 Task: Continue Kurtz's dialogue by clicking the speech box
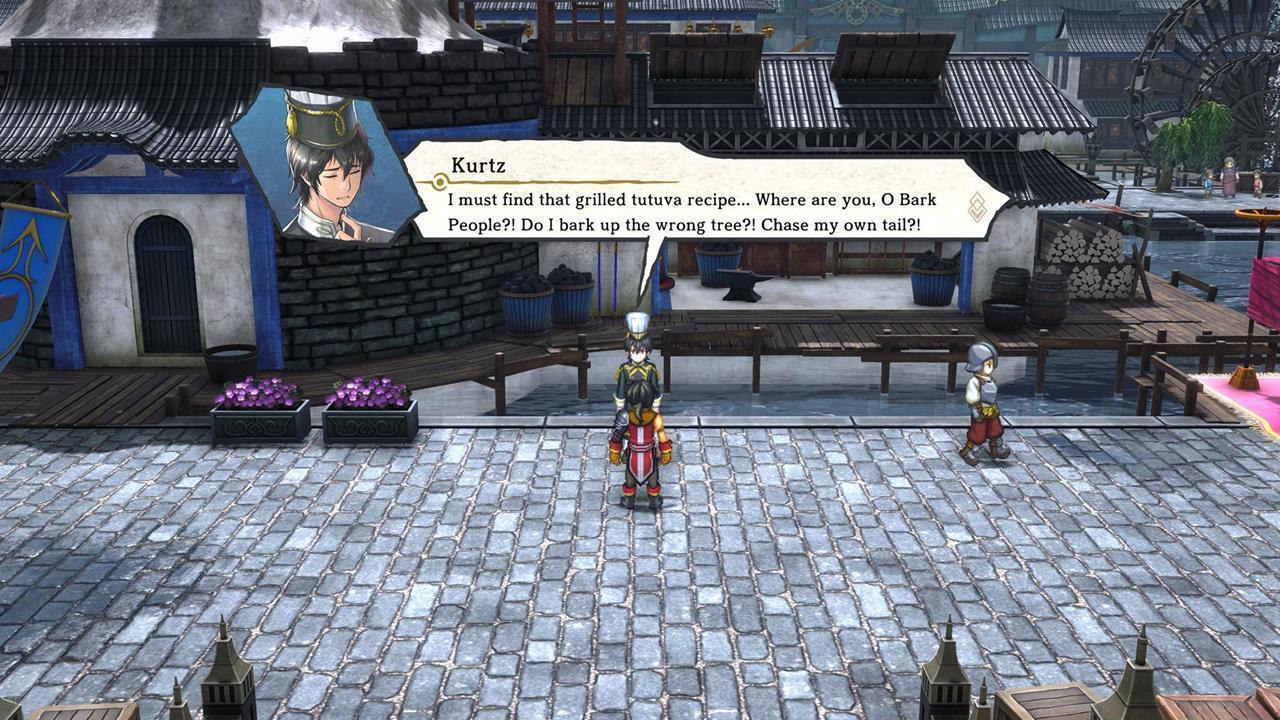click(x=690, y=200)
